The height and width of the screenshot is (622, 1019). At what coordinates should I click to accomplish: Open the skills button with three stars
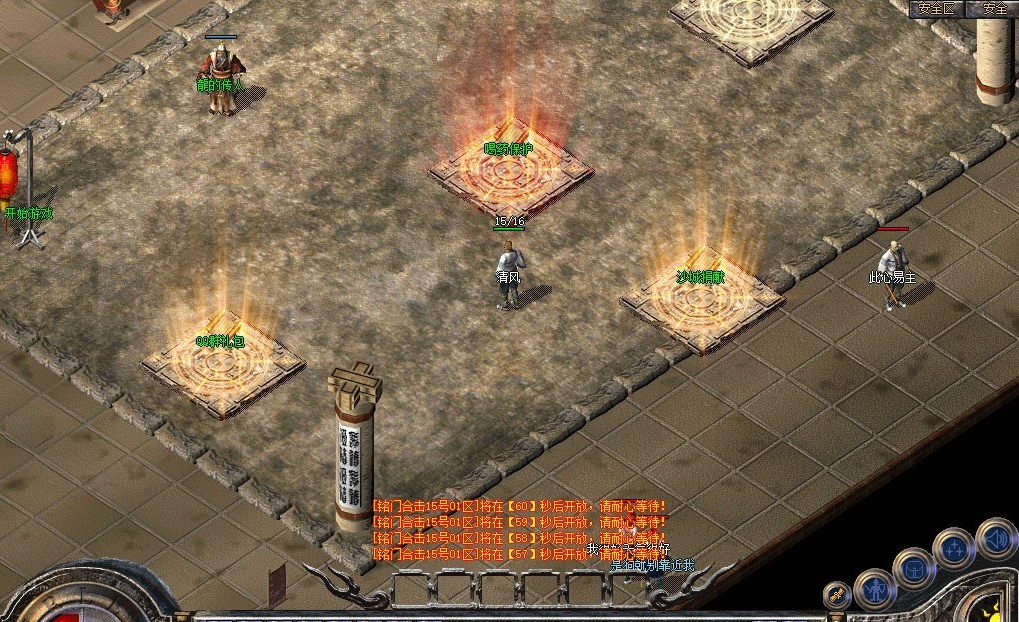tap(954, 548)
